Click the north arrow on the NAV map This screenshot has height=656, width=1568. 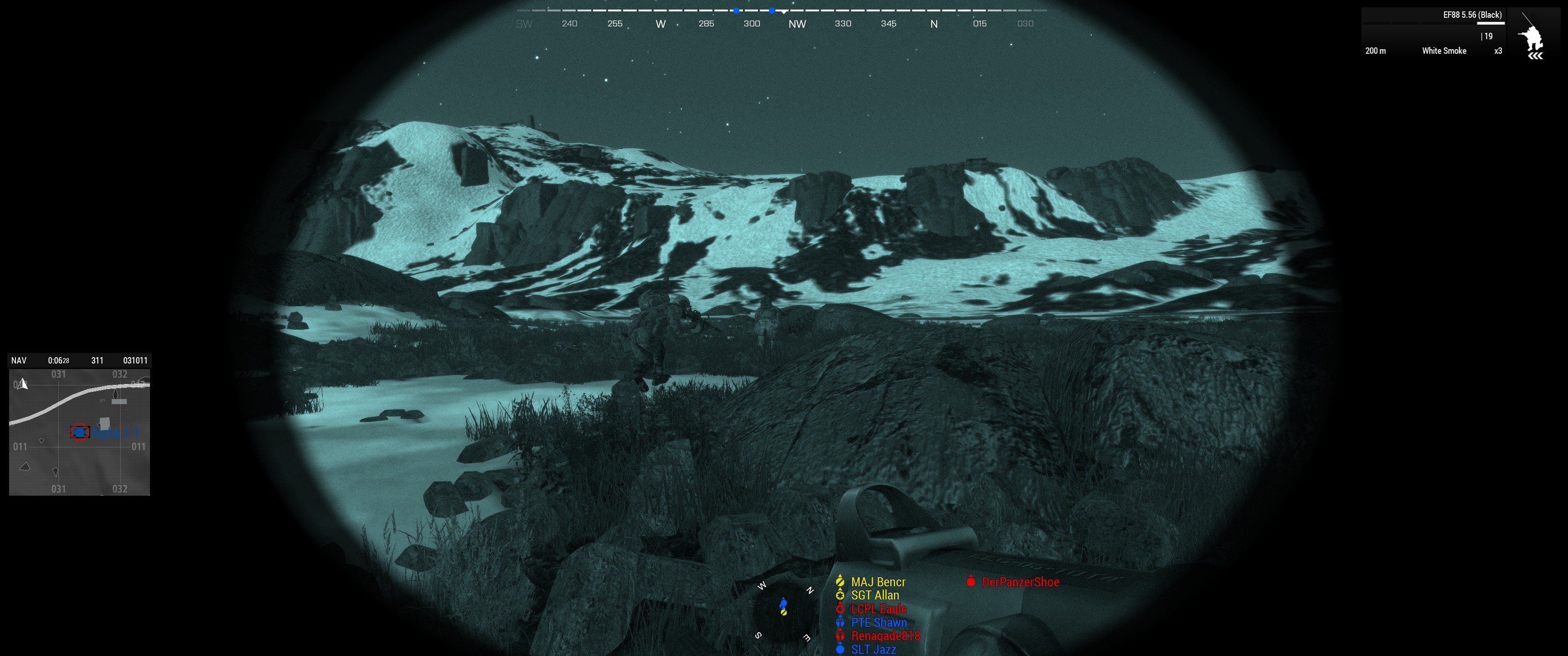pos(23,384)
